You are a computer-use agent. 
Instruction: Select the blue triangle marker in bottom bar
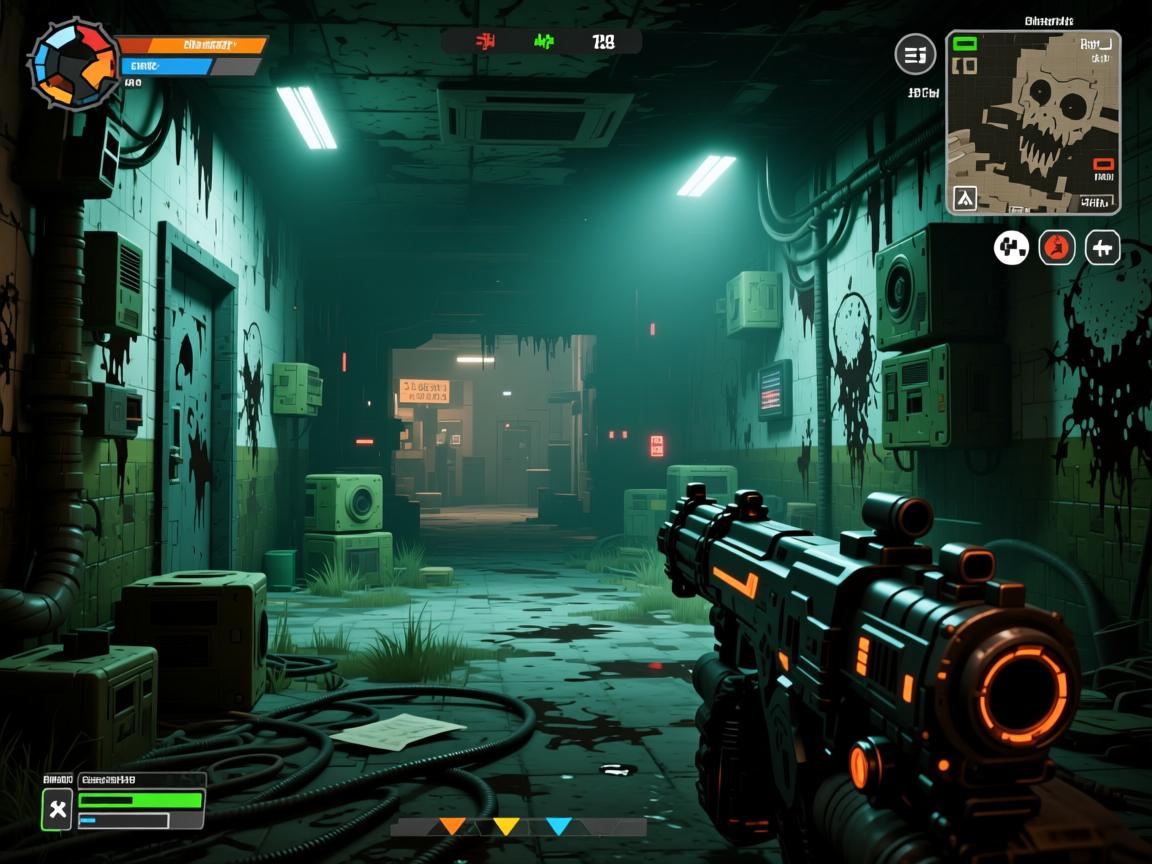[559, 827]
